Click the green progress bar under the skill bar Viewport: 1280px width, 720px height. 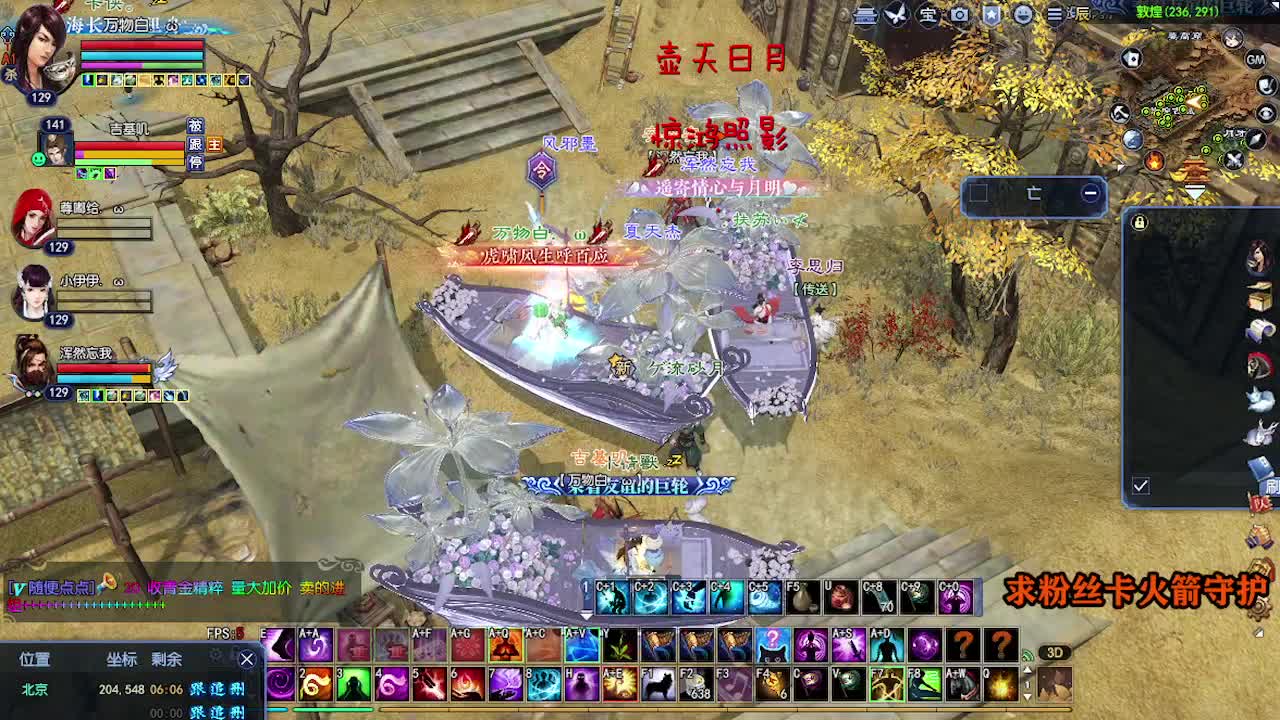tap(335, 708)
